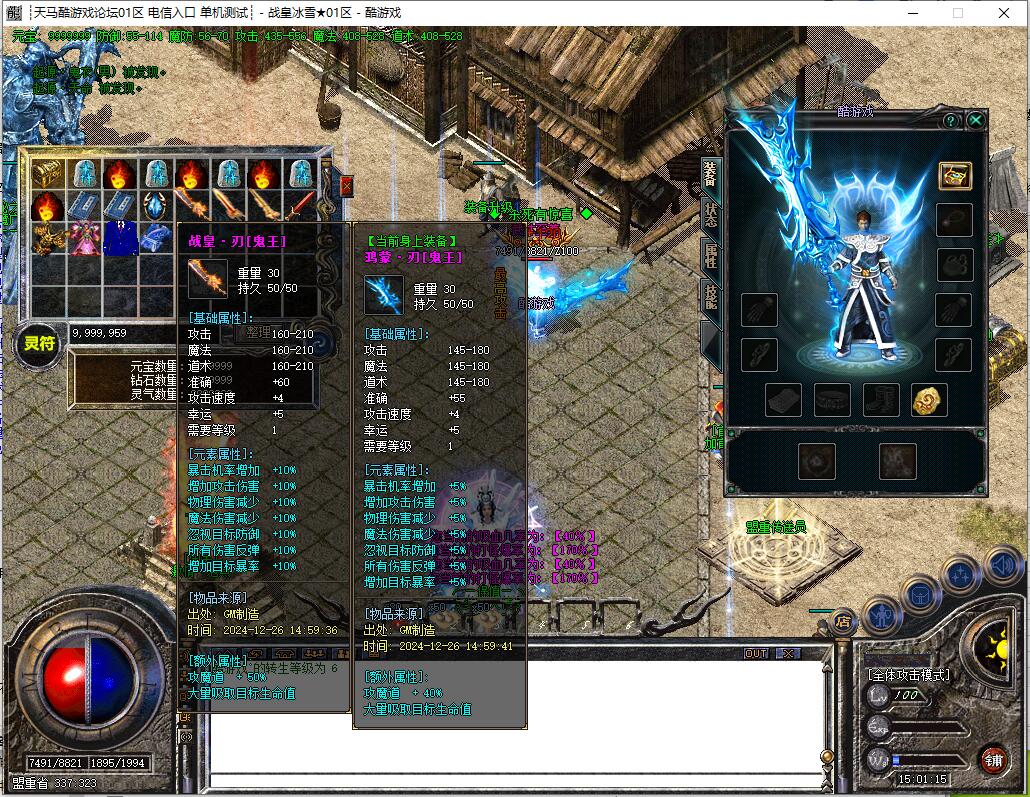The image size is (1030, 797).
Task: Open the 店 shop button
Action: [844, 620]
